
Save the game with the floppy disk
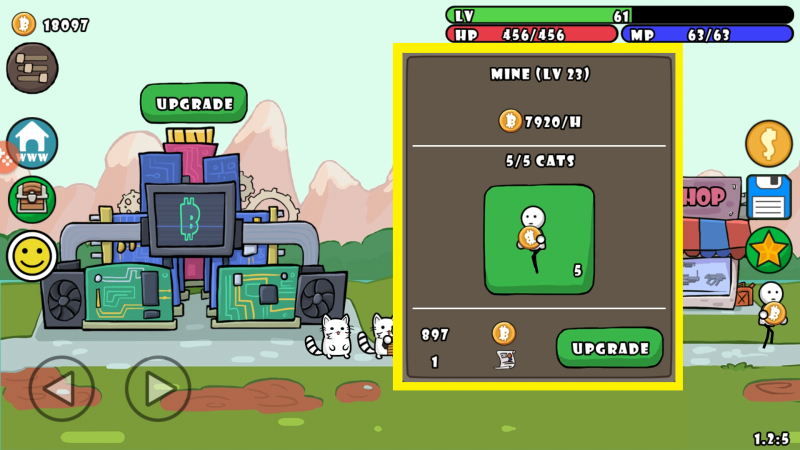click(x=768, y=197)
